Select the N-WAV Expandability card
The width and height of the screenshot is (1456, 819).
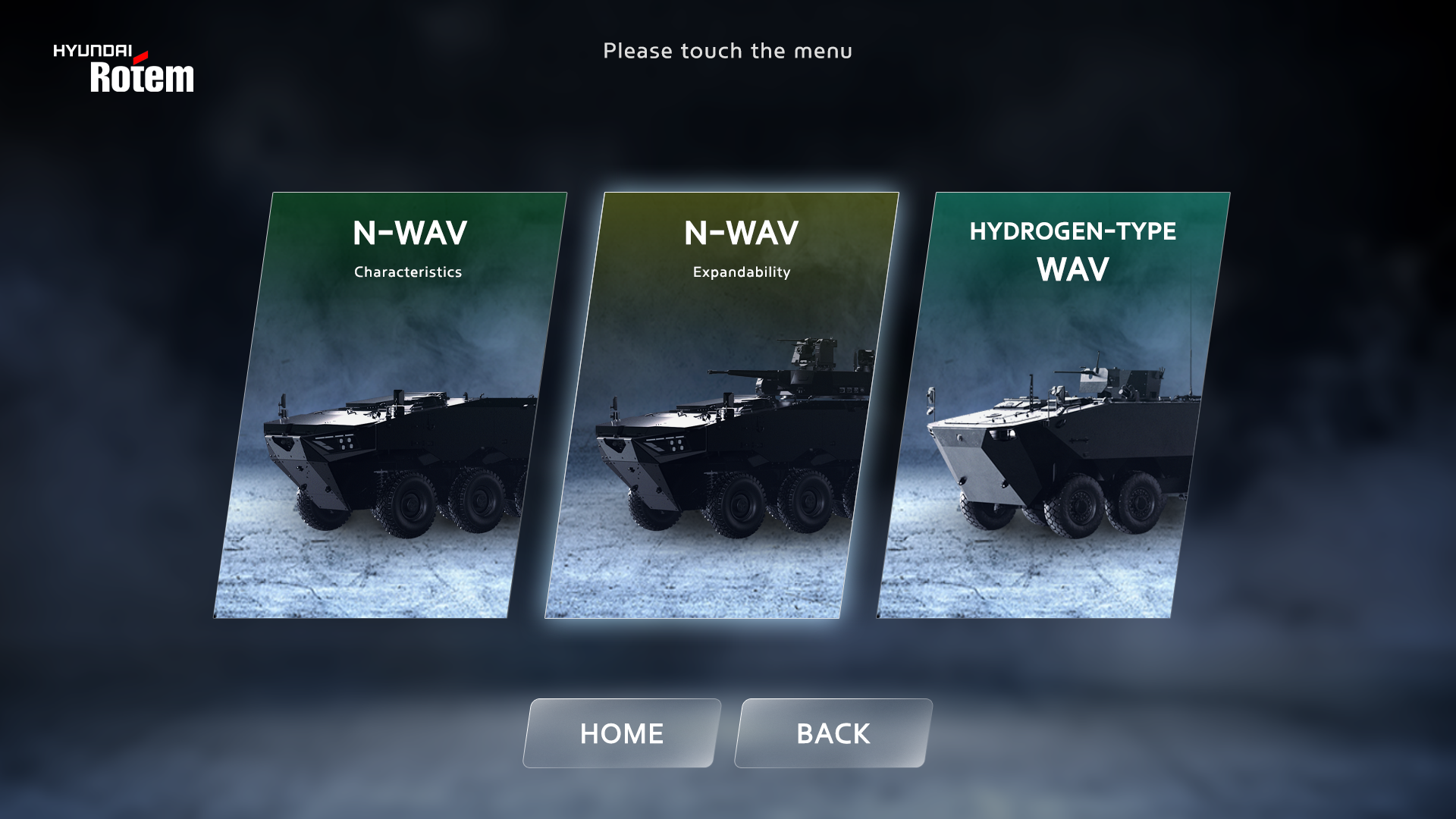click(x=722, y=405)
